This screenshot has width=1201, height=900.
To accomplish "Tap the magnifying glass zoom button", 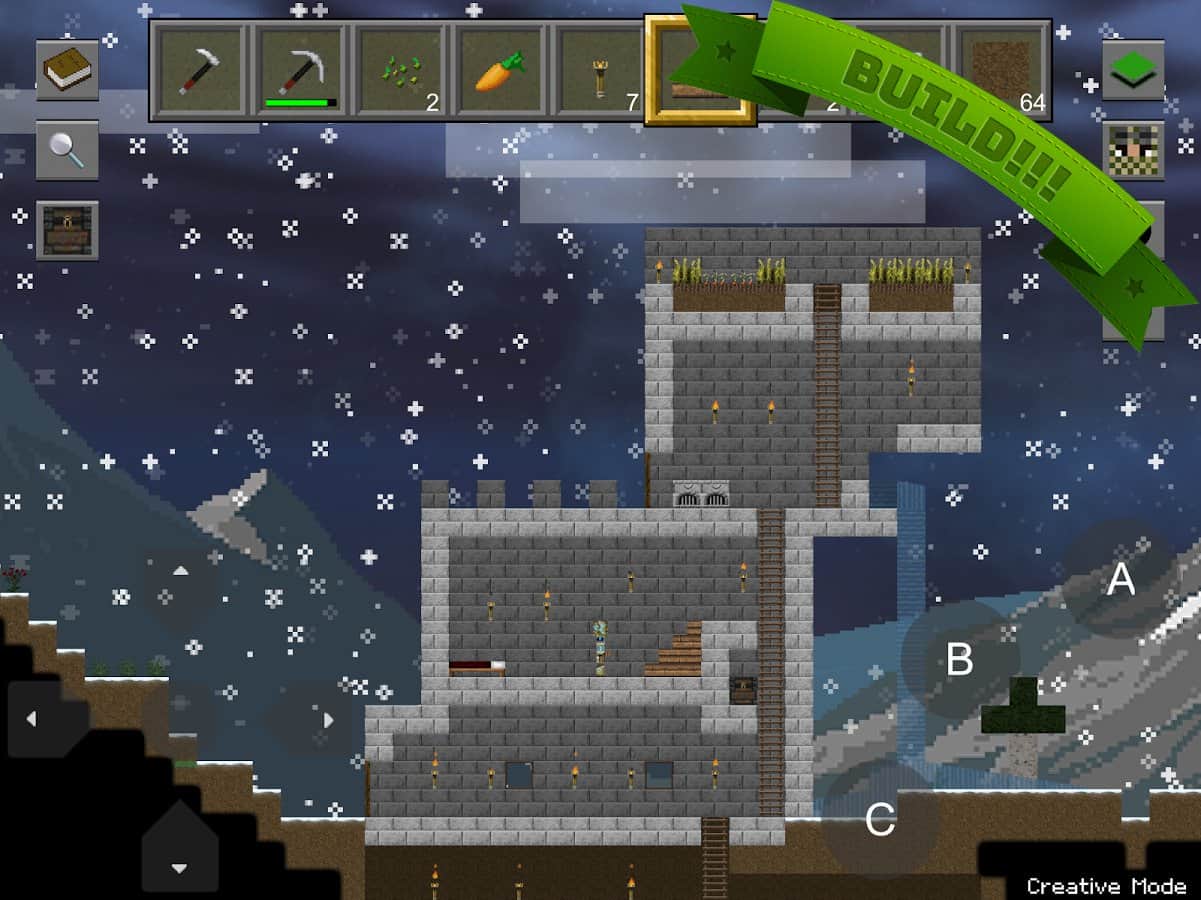I will pos(68,150).
